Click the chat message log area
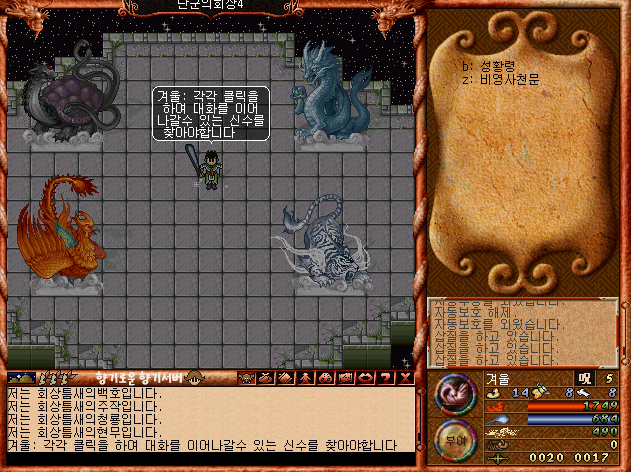Image resolution: width=631 pixels, height=472 pixels. pyautogui.click(x=210, y=419)
